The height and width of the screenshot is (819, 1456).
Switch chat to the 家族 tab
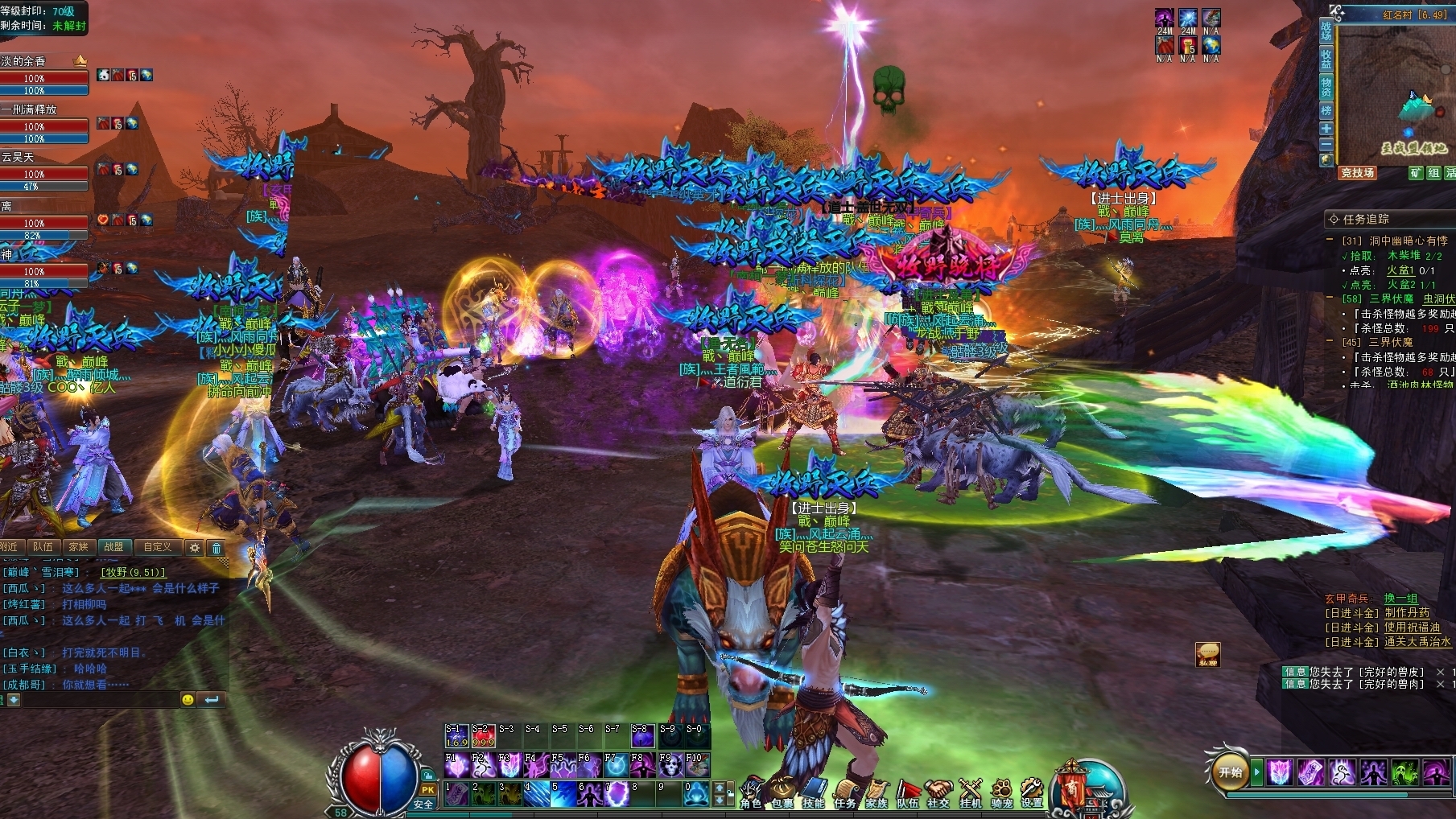(78, 547)
